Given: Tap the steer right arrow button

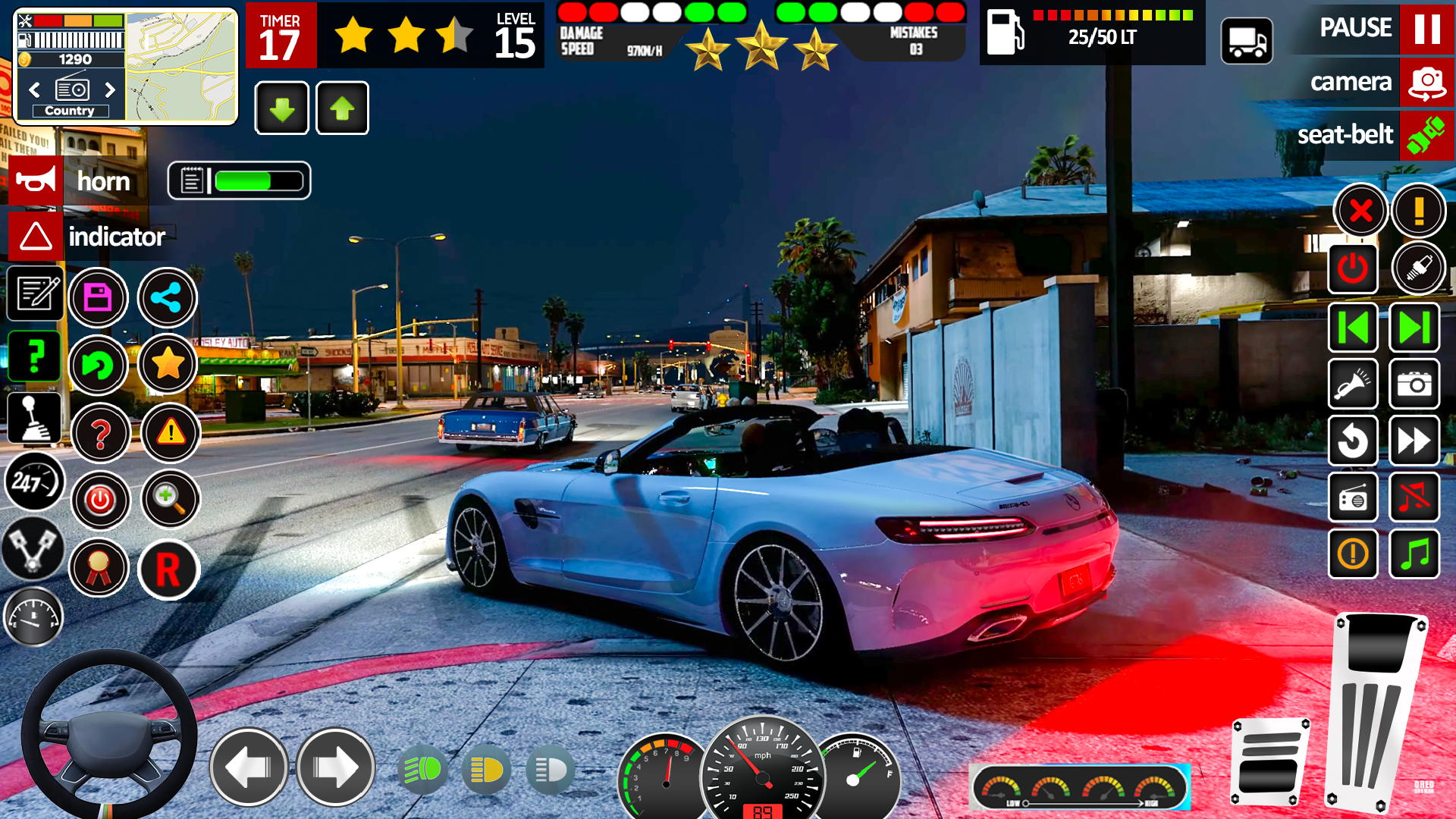Looking at the screenshot, I should (335, 767).
